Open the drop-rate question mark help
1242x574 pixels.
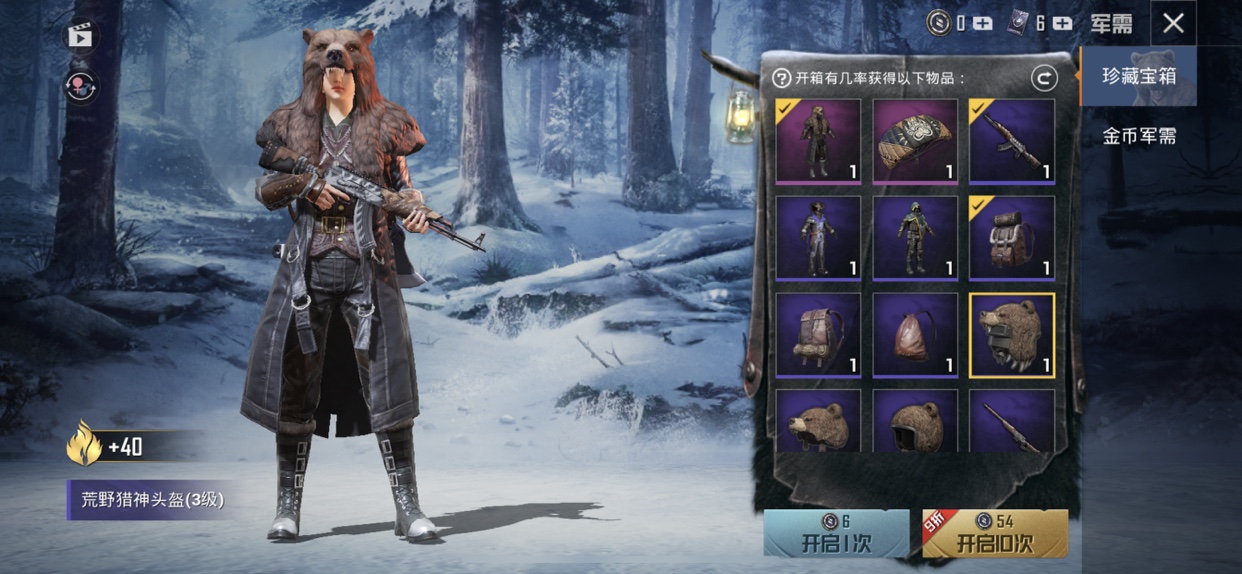point(782,78)
